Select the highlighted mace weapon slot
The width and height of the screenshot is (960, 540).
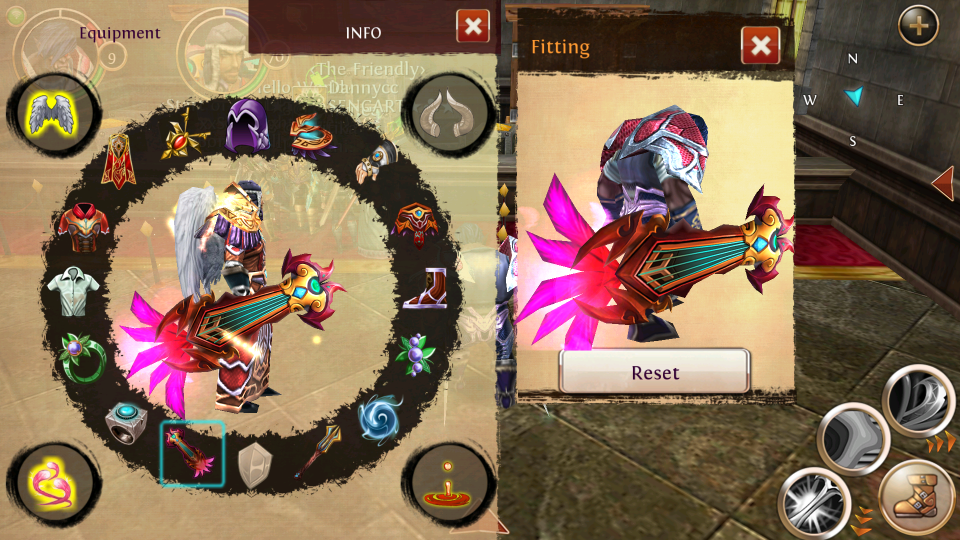click(x=192, y=452)
